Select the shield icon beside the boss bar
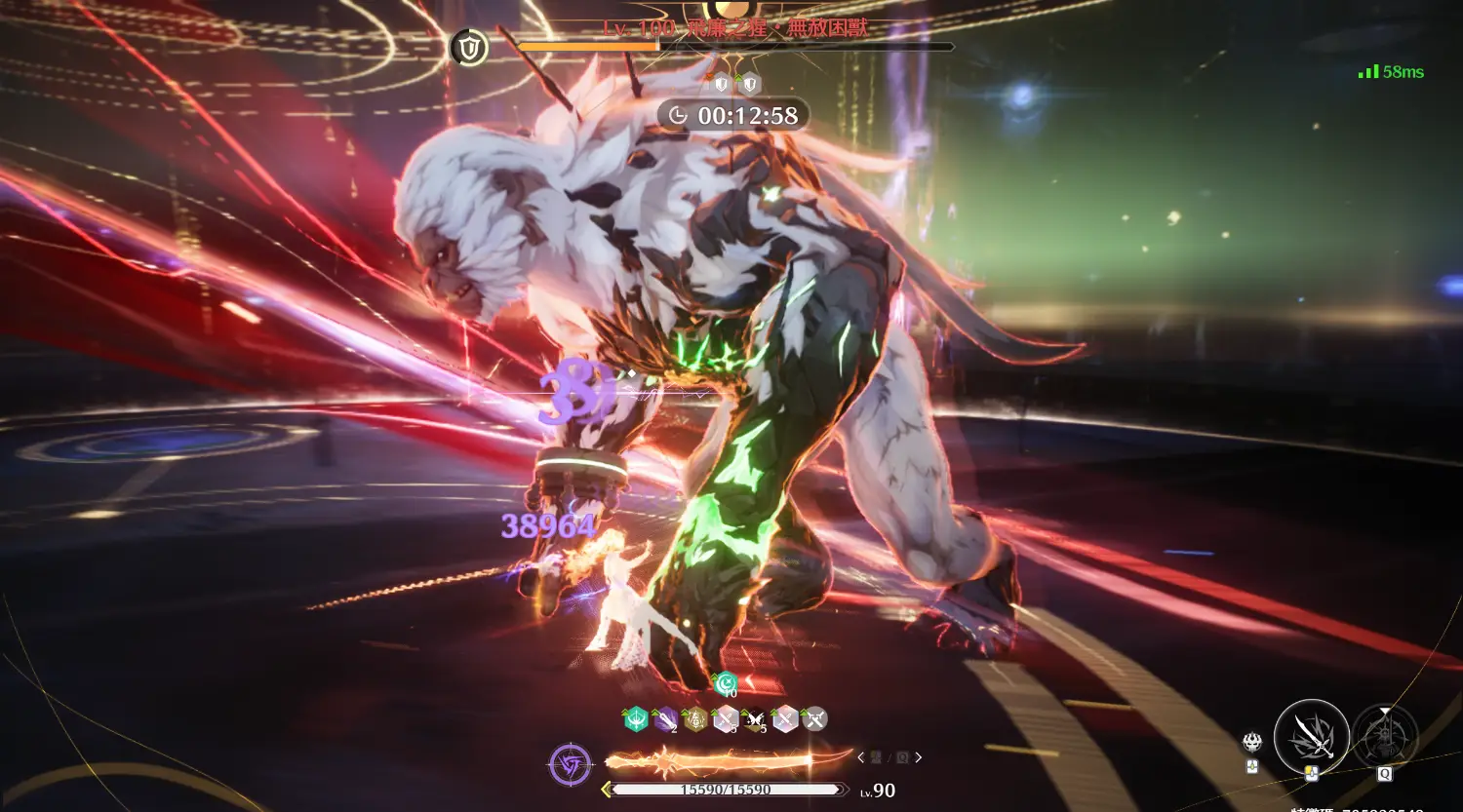Image resolution: width=1463 pixels, height=812 pixels. 469,47
